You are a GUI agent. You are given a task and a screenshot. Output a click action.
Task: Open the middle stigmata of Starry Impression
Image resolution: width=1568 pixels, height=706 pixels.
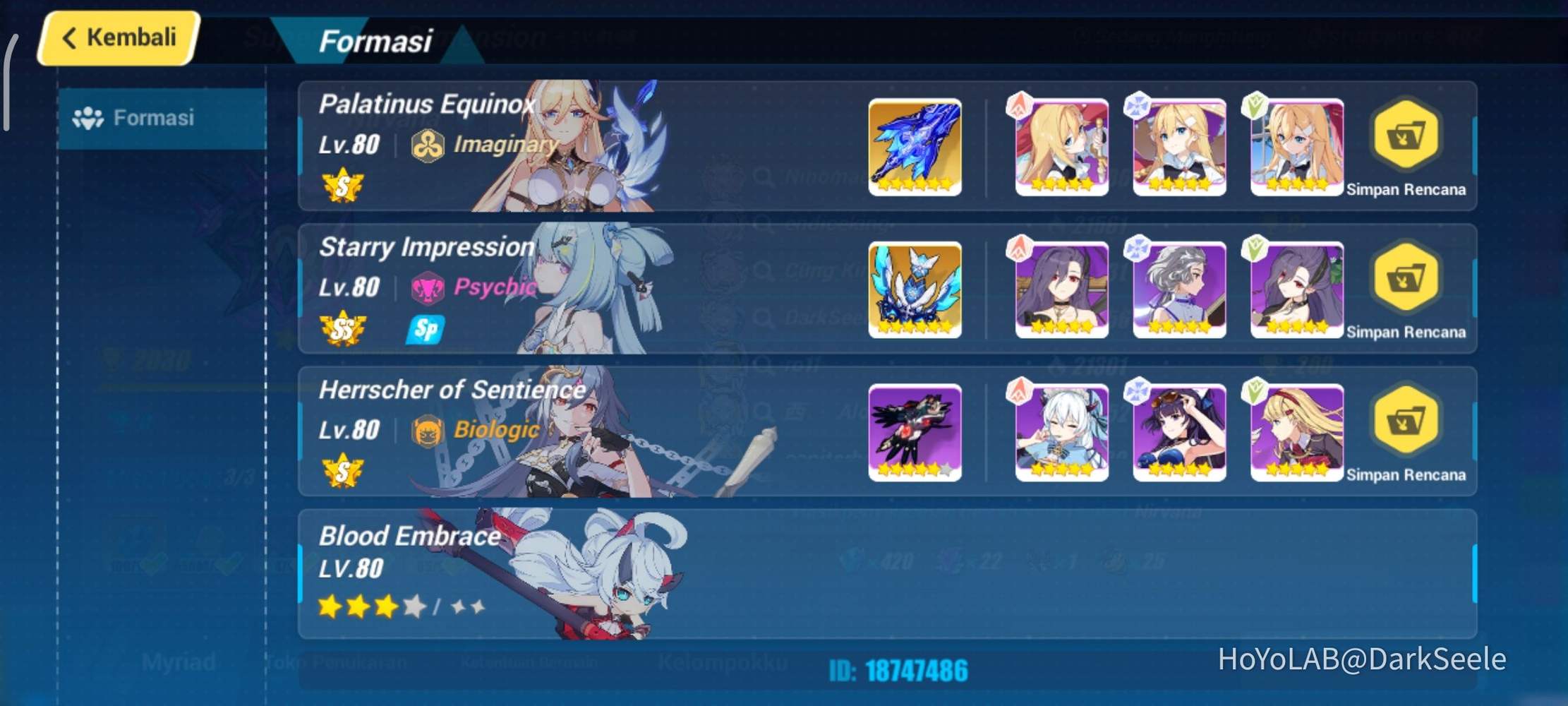click(x=1178, y=289)
